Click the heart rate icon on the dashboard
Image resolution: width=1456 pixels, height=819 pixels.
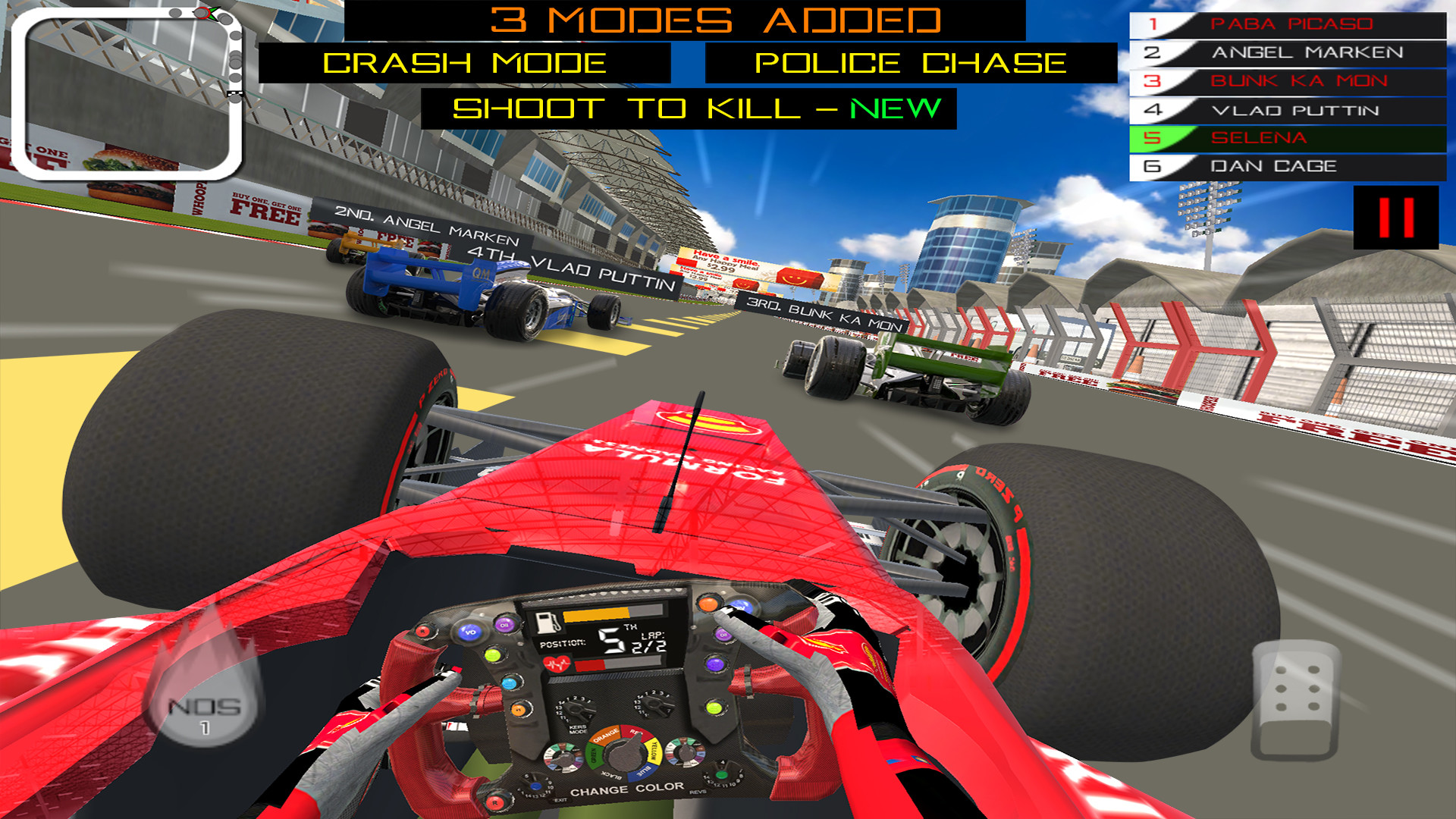[x=557, y=664]
